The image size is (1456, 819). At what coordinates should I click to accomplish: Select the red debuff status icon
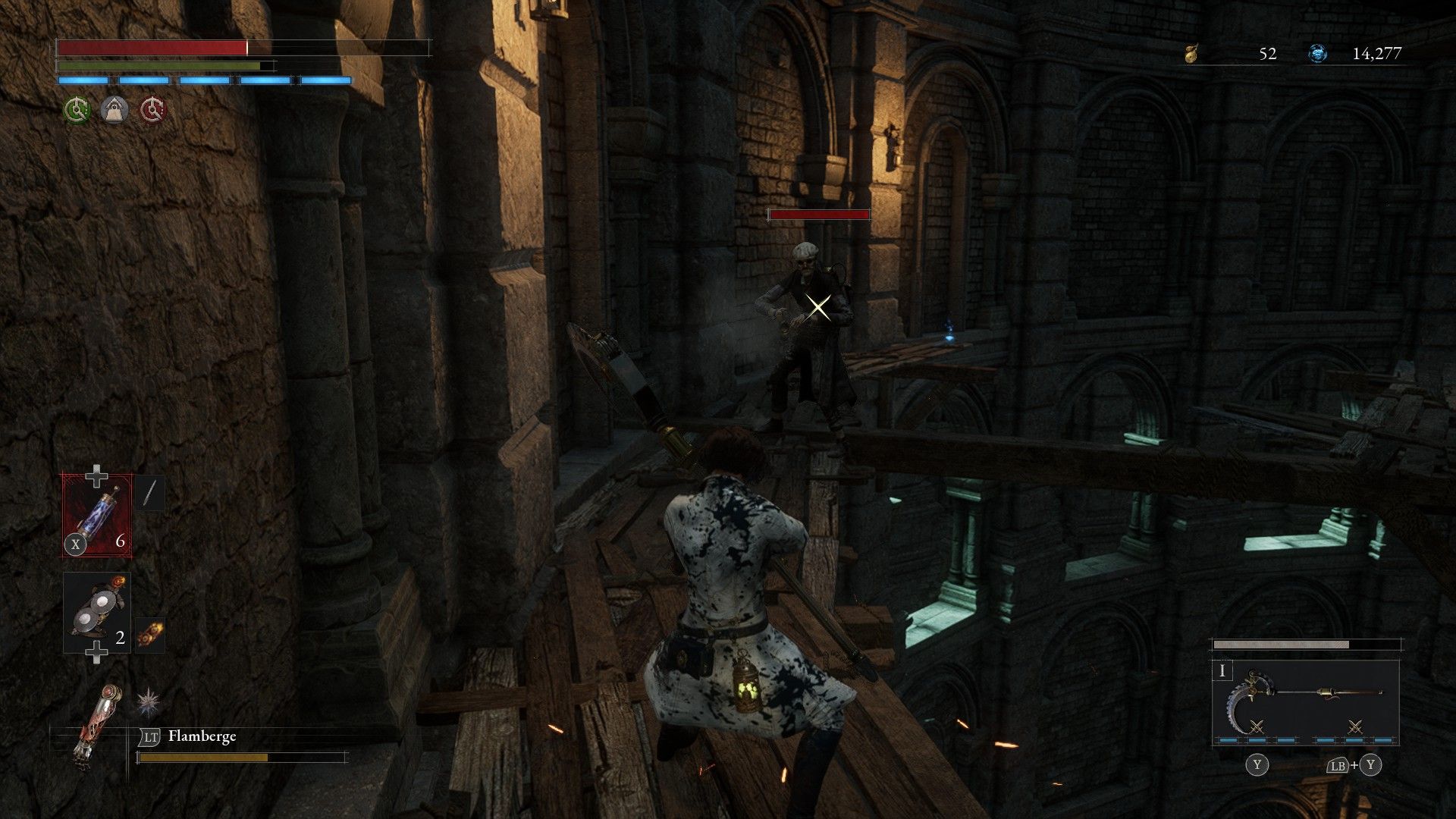pyautogui.click(x=153, y=109)
